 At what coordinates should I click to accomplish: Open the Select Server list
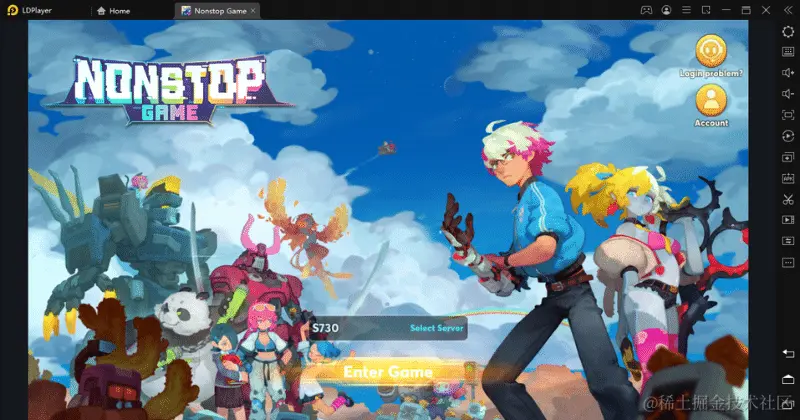(434, 328)
